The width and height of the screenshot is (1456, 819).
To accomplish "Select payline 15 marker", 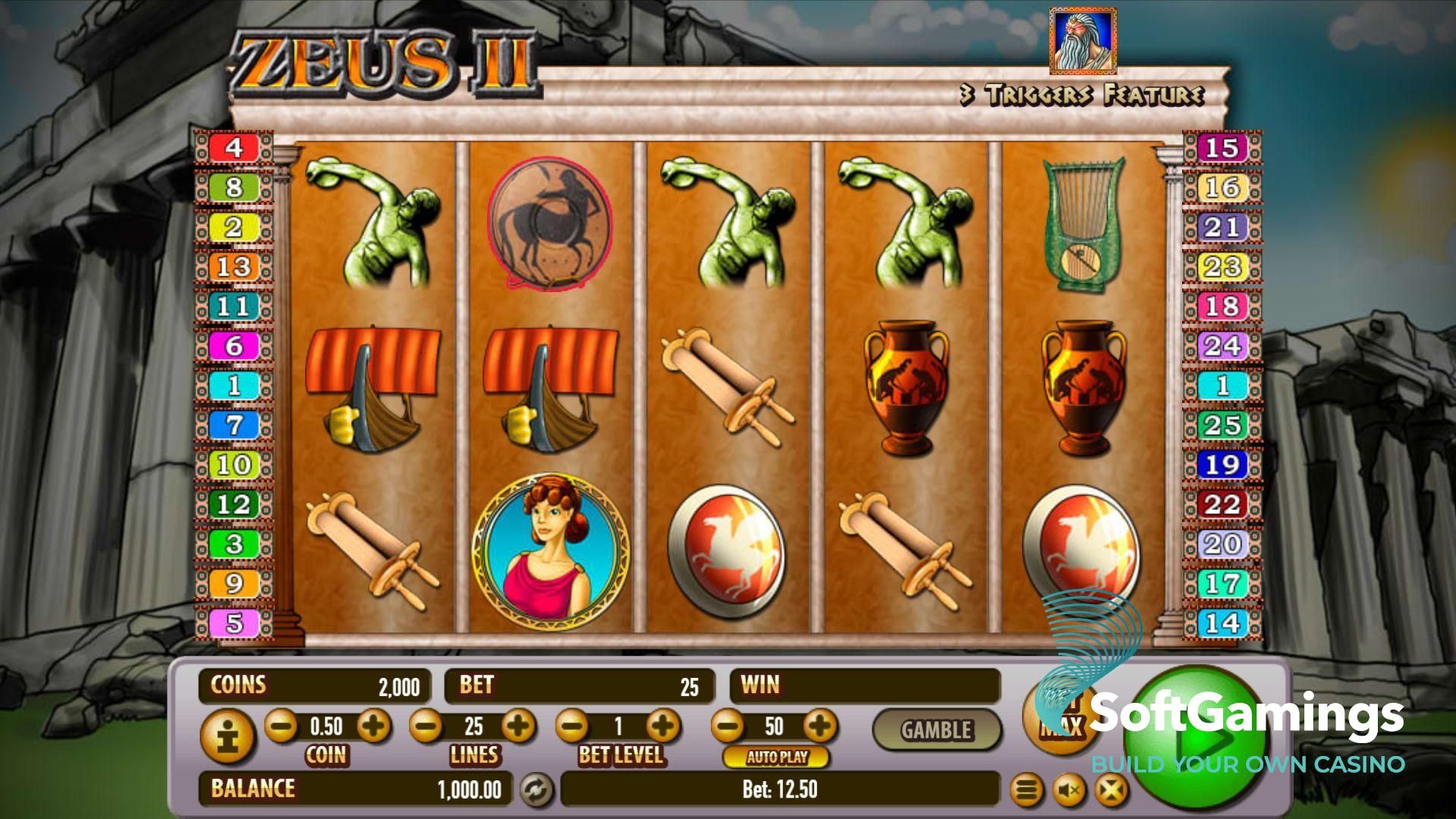I will tap(1222, 147).
